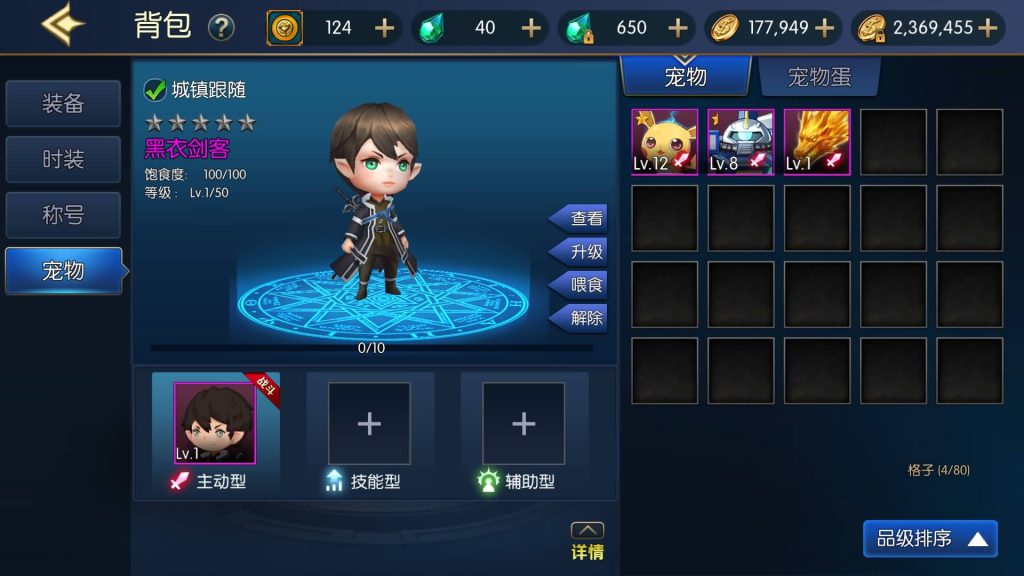Select the 主动型 black-clad swordsman slot

tap(215, 424)
